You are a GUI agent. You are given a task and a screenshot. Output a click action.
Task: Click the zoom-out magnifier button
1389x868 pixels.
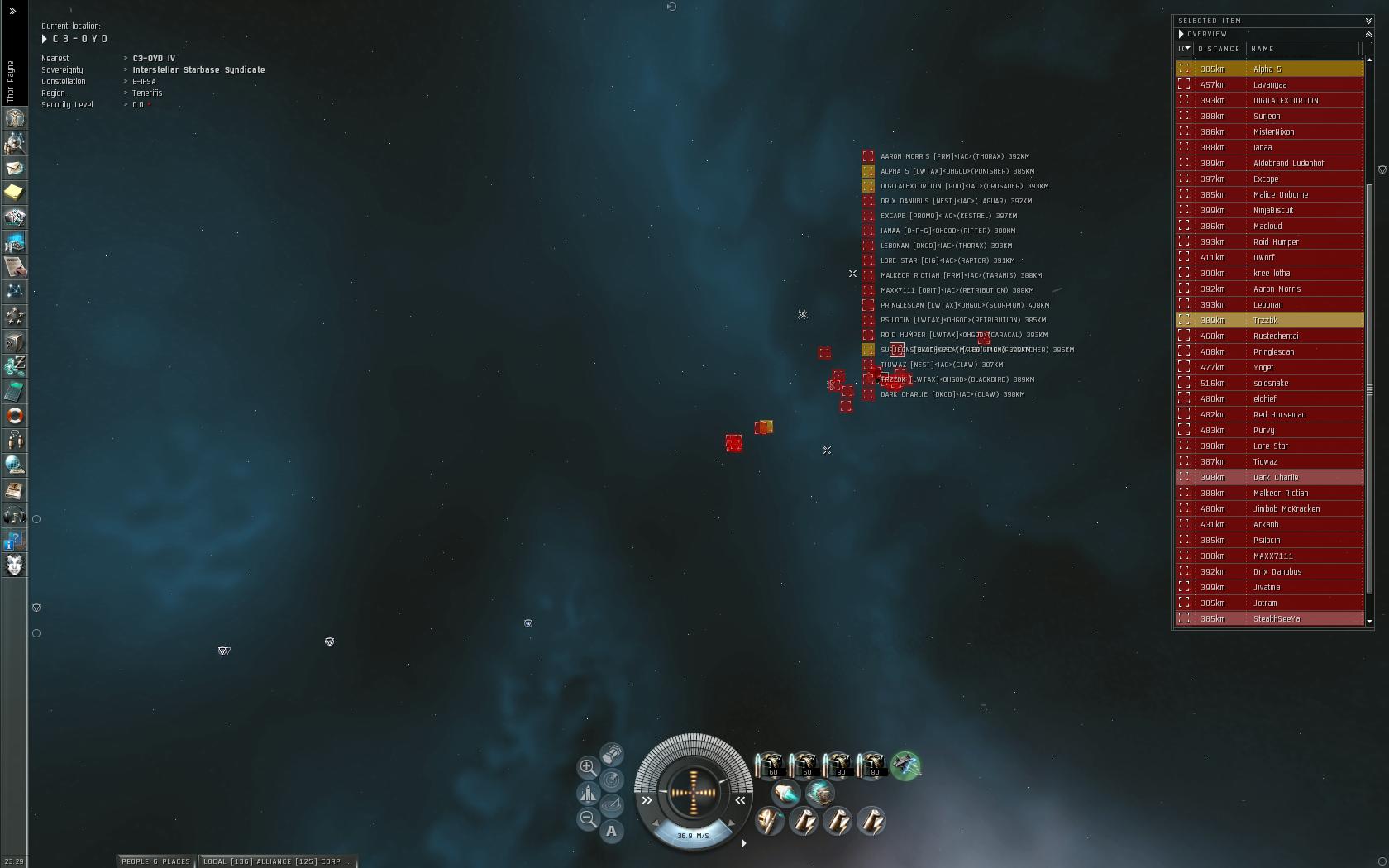click(x=587, y=818)
